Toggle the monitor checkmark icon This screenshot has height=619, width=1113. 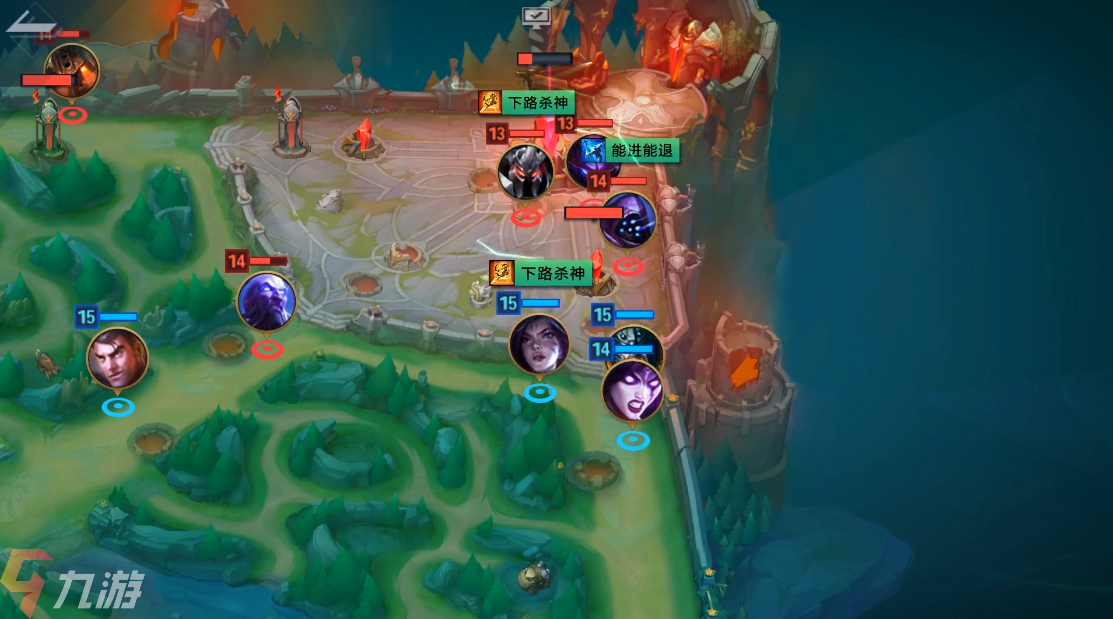click(536, 15)
